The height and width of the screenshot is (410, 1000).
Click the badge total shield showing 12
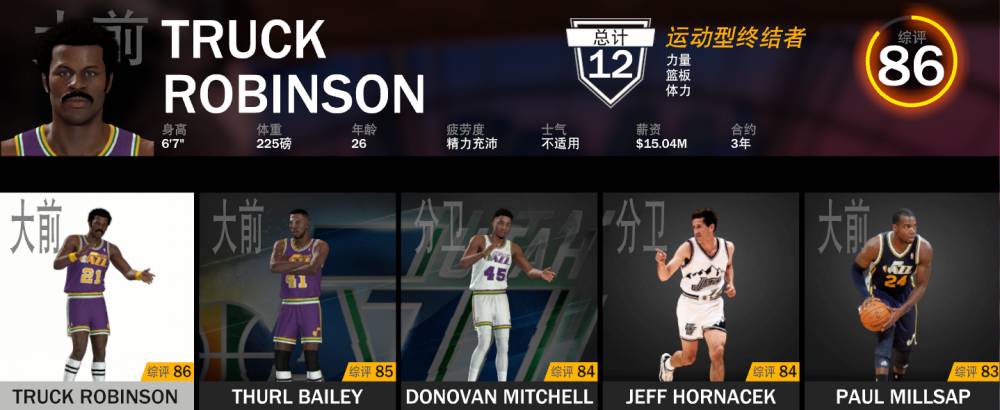[610, 63]
